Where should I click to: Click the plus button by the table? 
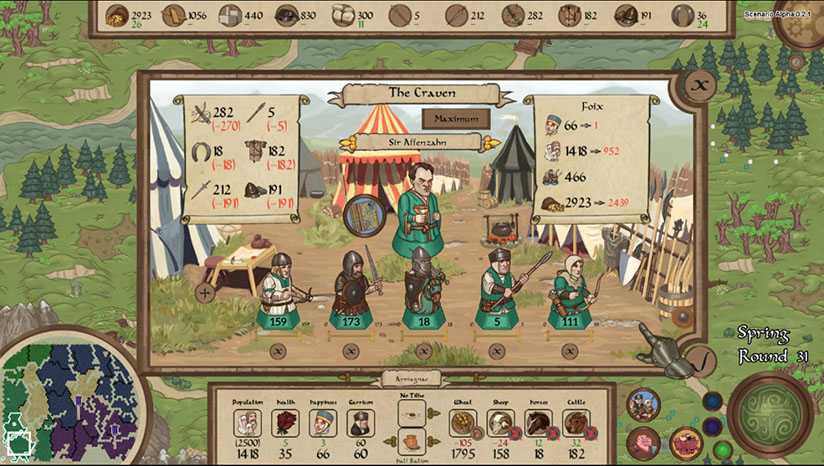205,292
